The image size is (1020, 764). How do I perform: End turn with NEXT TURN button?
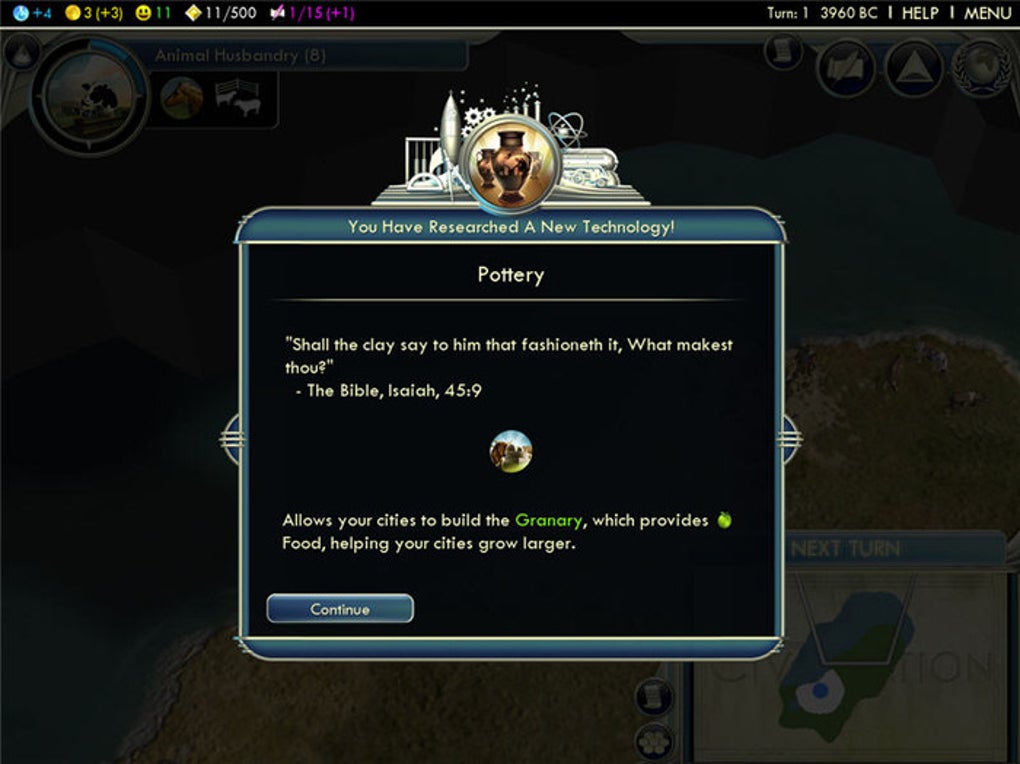pyautogui.click(x=846, y=548)
